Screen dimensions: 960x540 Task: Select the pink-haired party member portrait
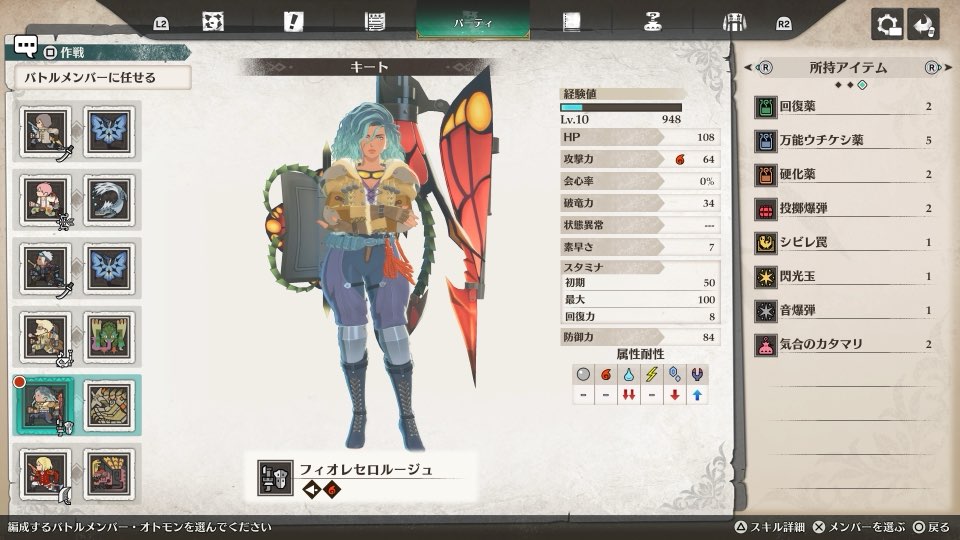tap(44, 199)
